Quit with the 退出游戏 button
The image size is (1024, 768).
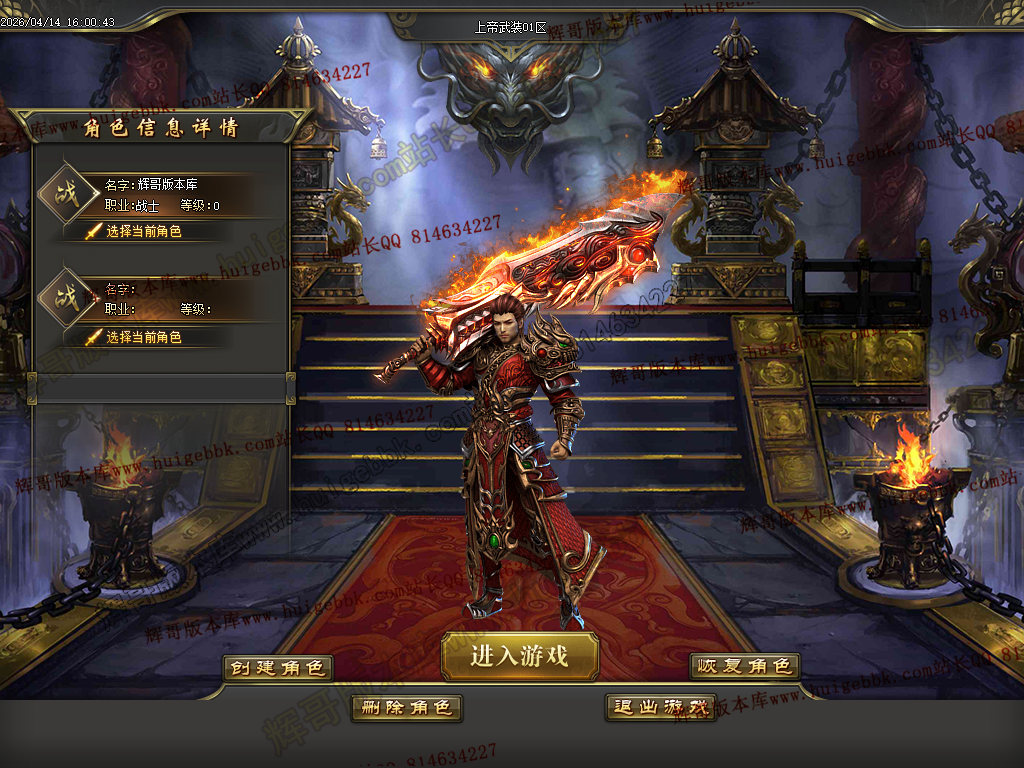click(660, 707)
